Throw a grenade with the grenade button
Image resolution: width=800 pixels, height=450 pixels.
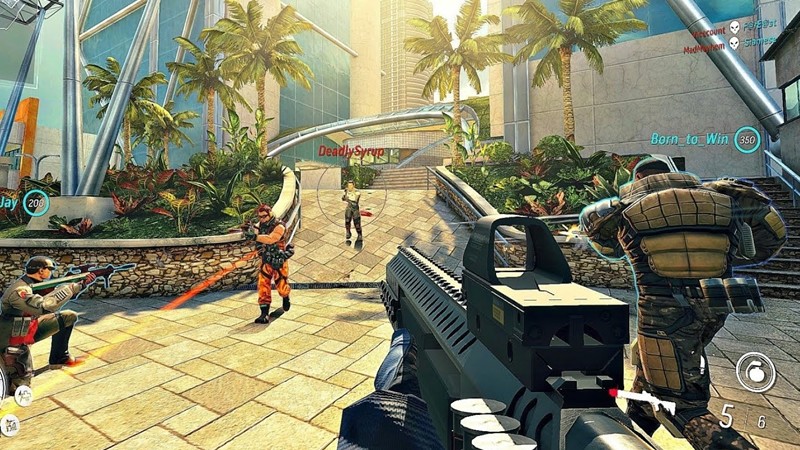755,371
